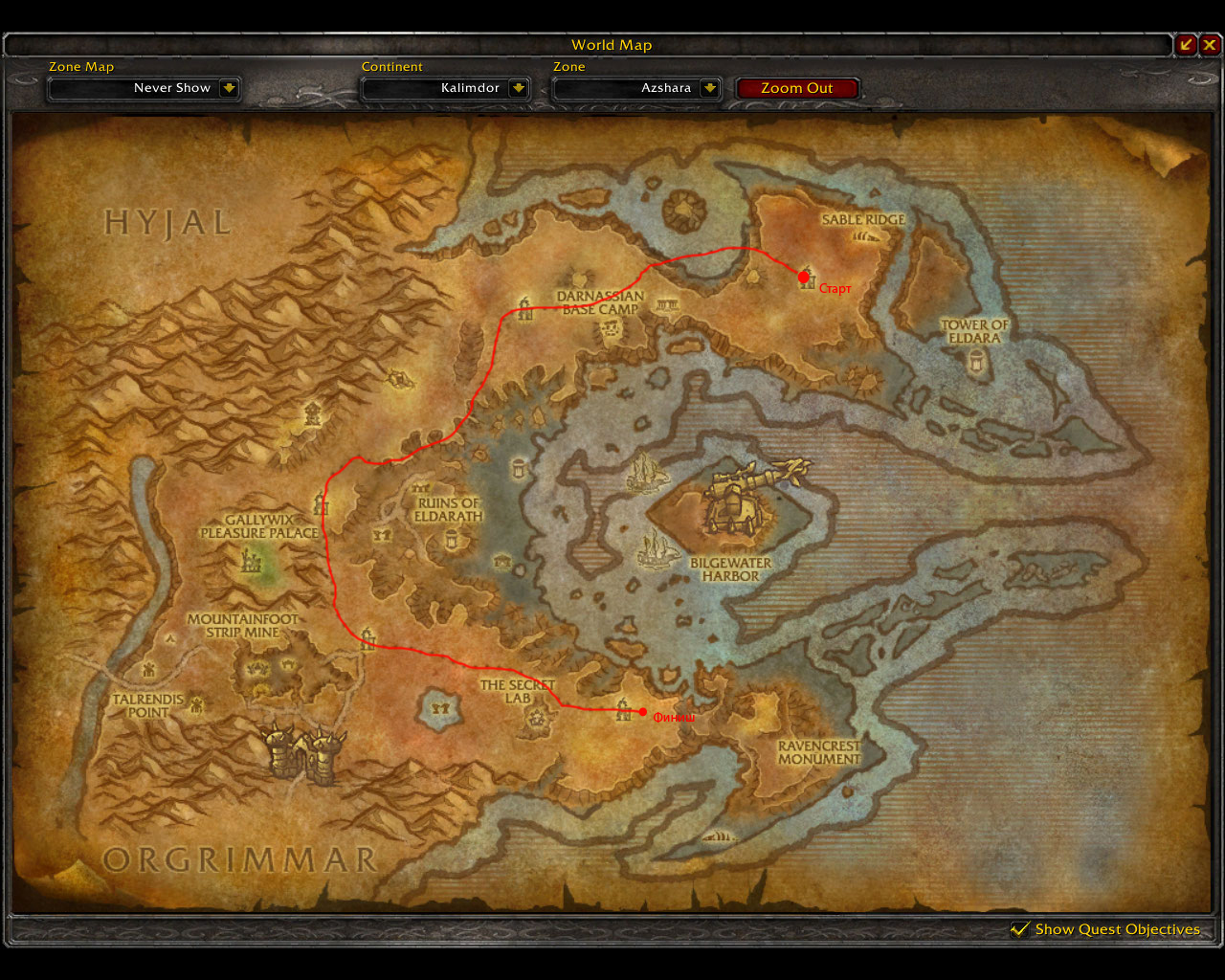Open the Continent dropdown showing Kalimdor
The height and width of the screenshot is (980, 1225).
[x=518, y=88]
